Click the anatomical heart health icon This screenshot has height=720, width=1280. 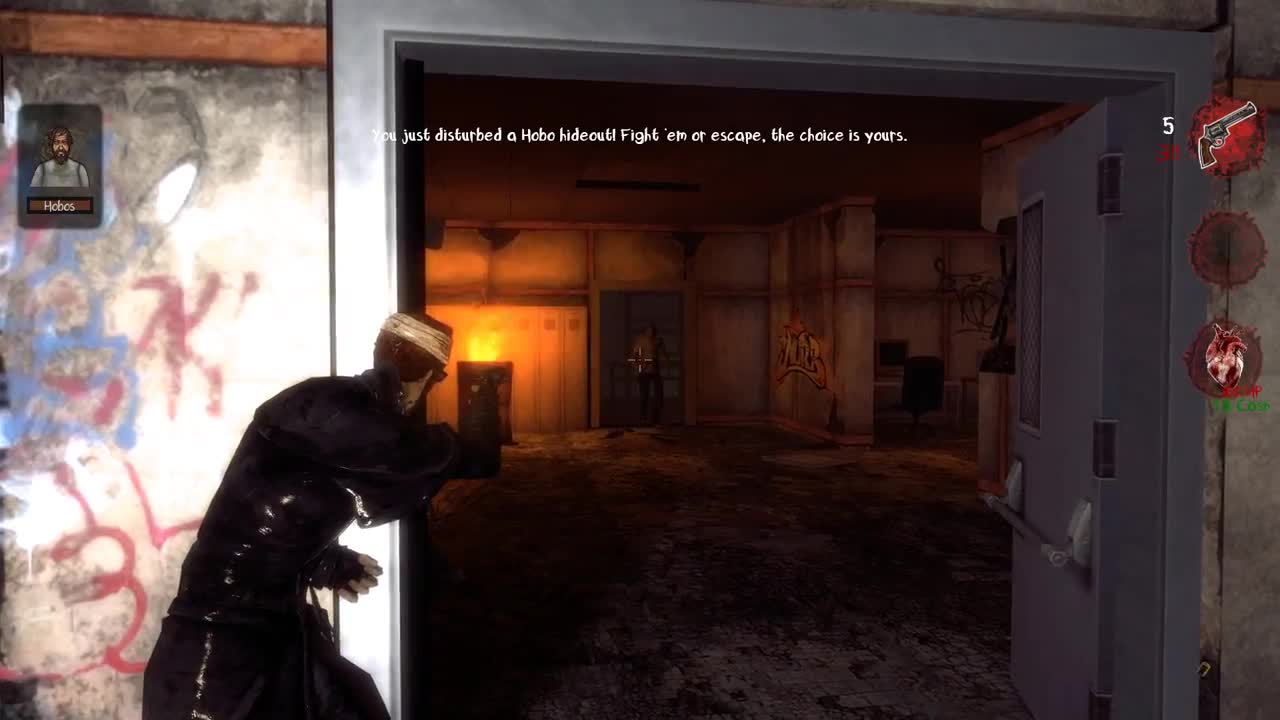click(1225, 358)
